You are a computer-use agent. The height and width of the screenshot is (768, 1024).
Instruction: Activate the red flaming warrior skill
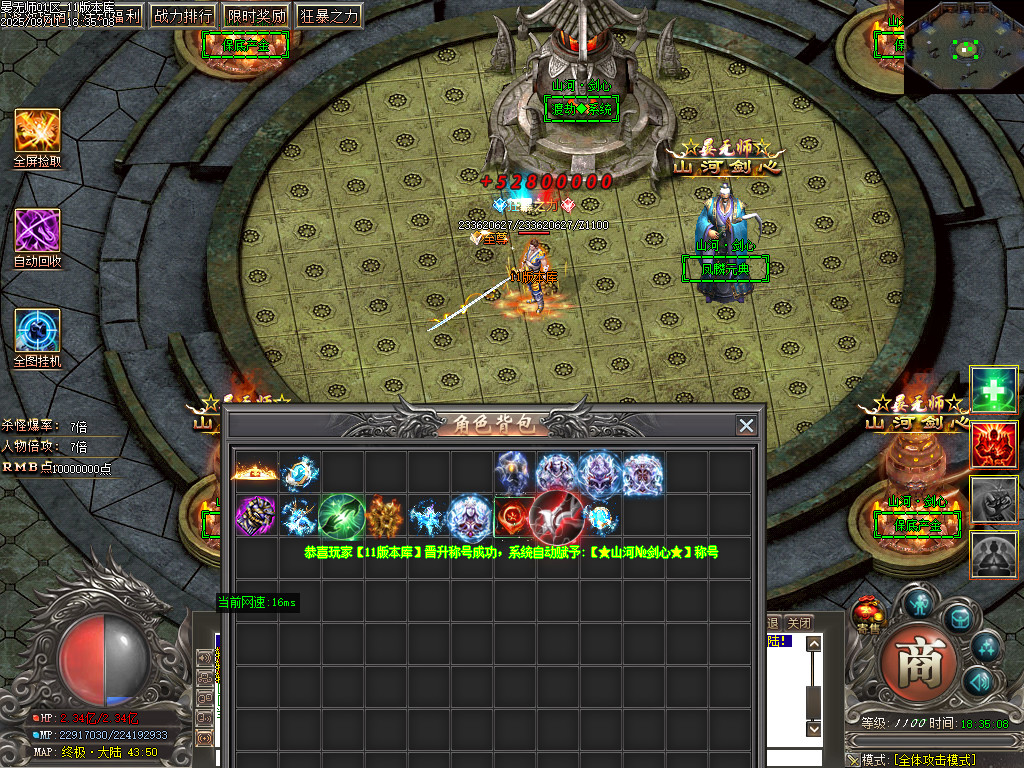(x=993, y=443)
